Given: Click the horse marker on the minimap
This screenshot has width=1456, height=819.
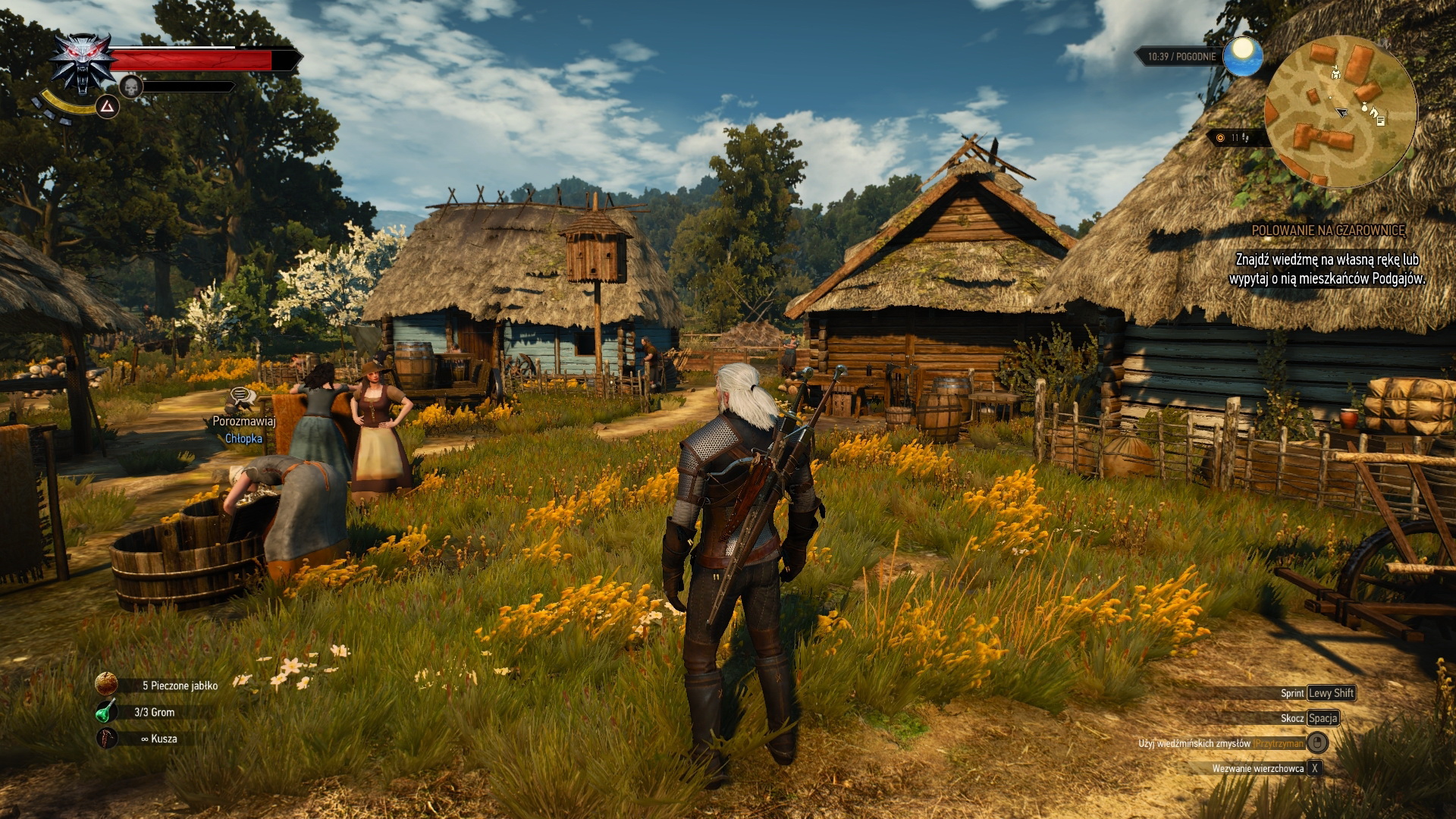Looking at the screenshot, I should pyautogui.click(x=1374, y=113).
